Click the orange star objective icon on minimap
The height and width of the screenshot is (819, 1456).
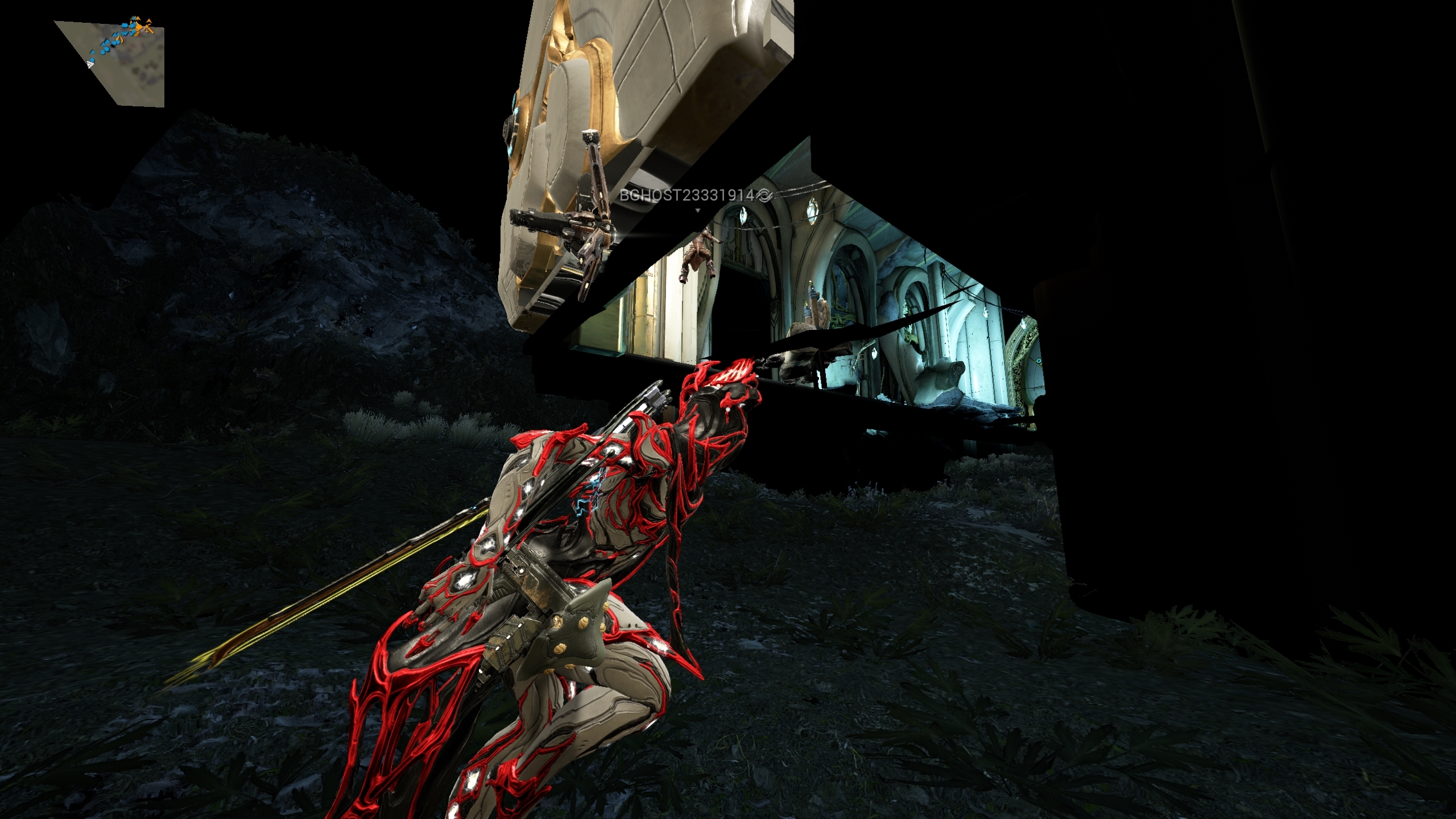(147, 32)
